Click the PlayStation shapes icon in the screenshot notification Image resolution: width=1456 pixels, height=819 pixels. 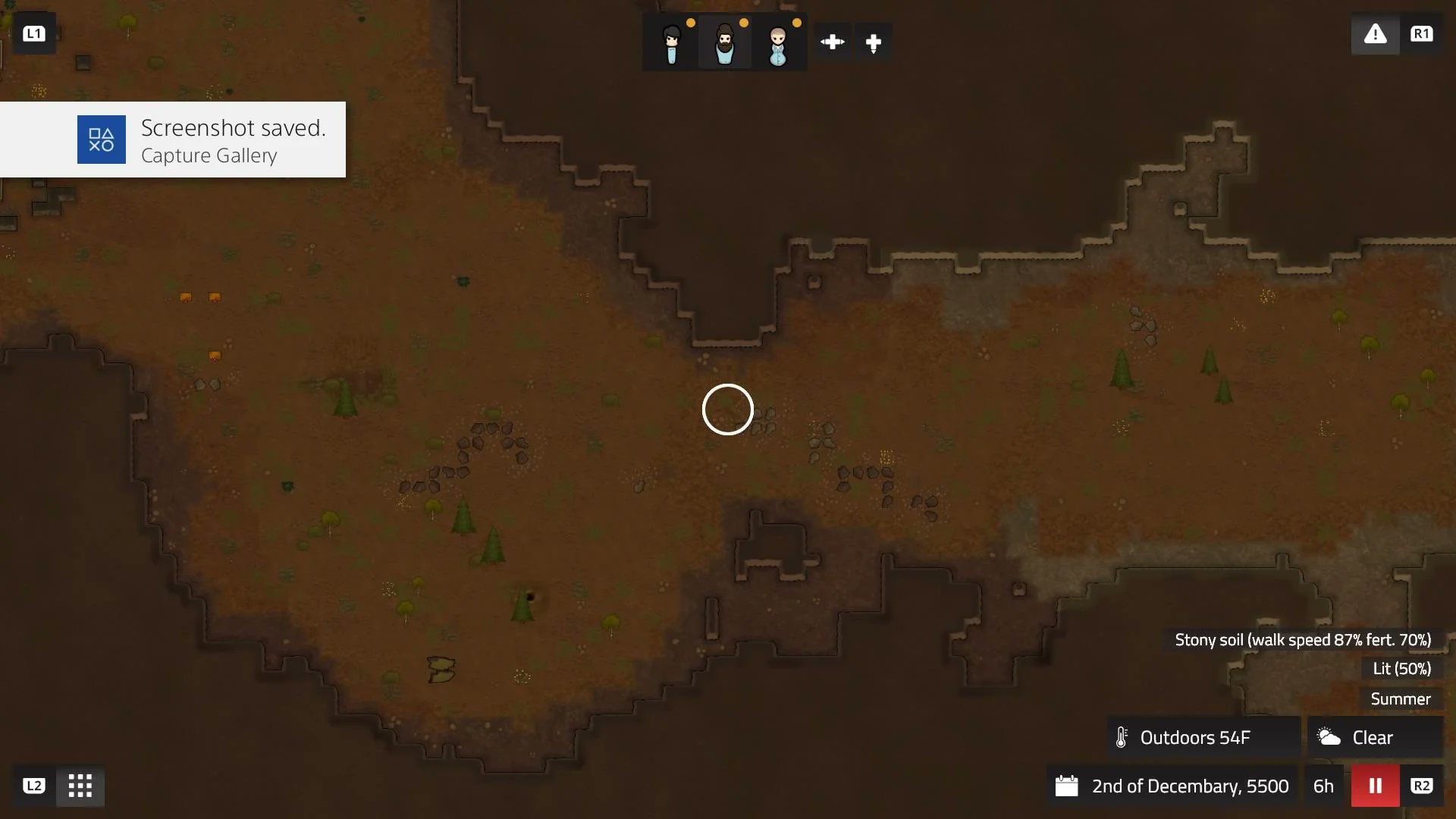(x=101, y=140)
